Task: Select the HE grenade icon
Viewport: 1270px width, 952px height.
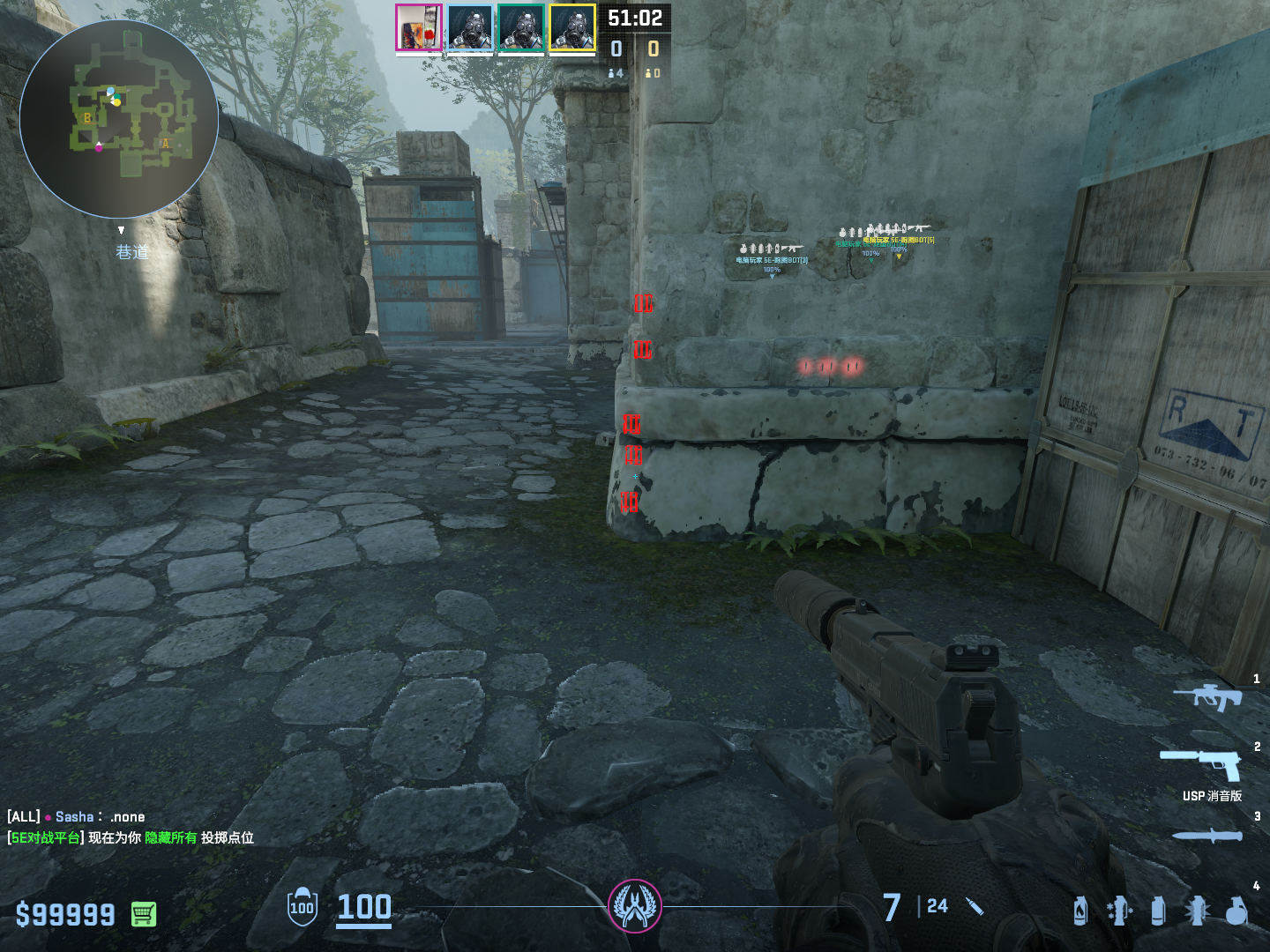Action: point(1236,911)
